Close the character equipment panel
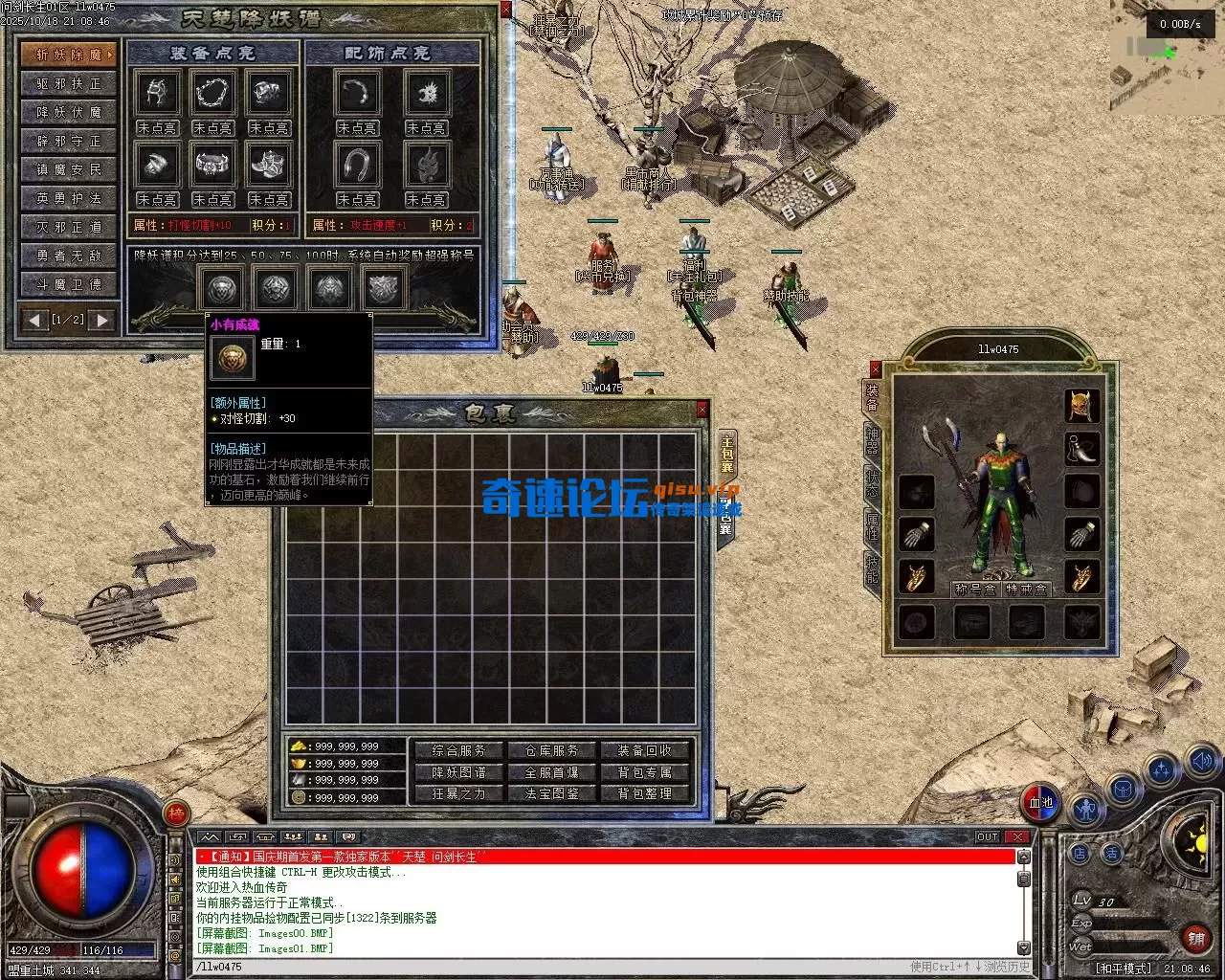Viewport: 1225px width, 980px height. tap(875, 368)
